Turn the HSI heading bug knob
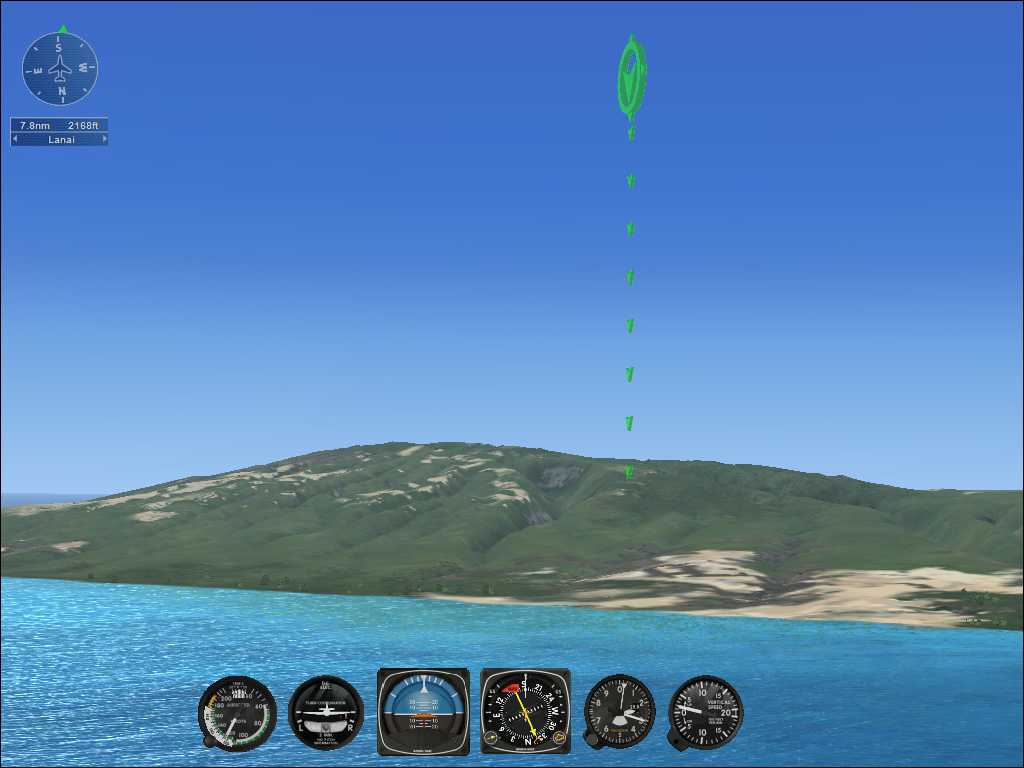Screen dimensions: 1024x768 (x=560, y=739)
